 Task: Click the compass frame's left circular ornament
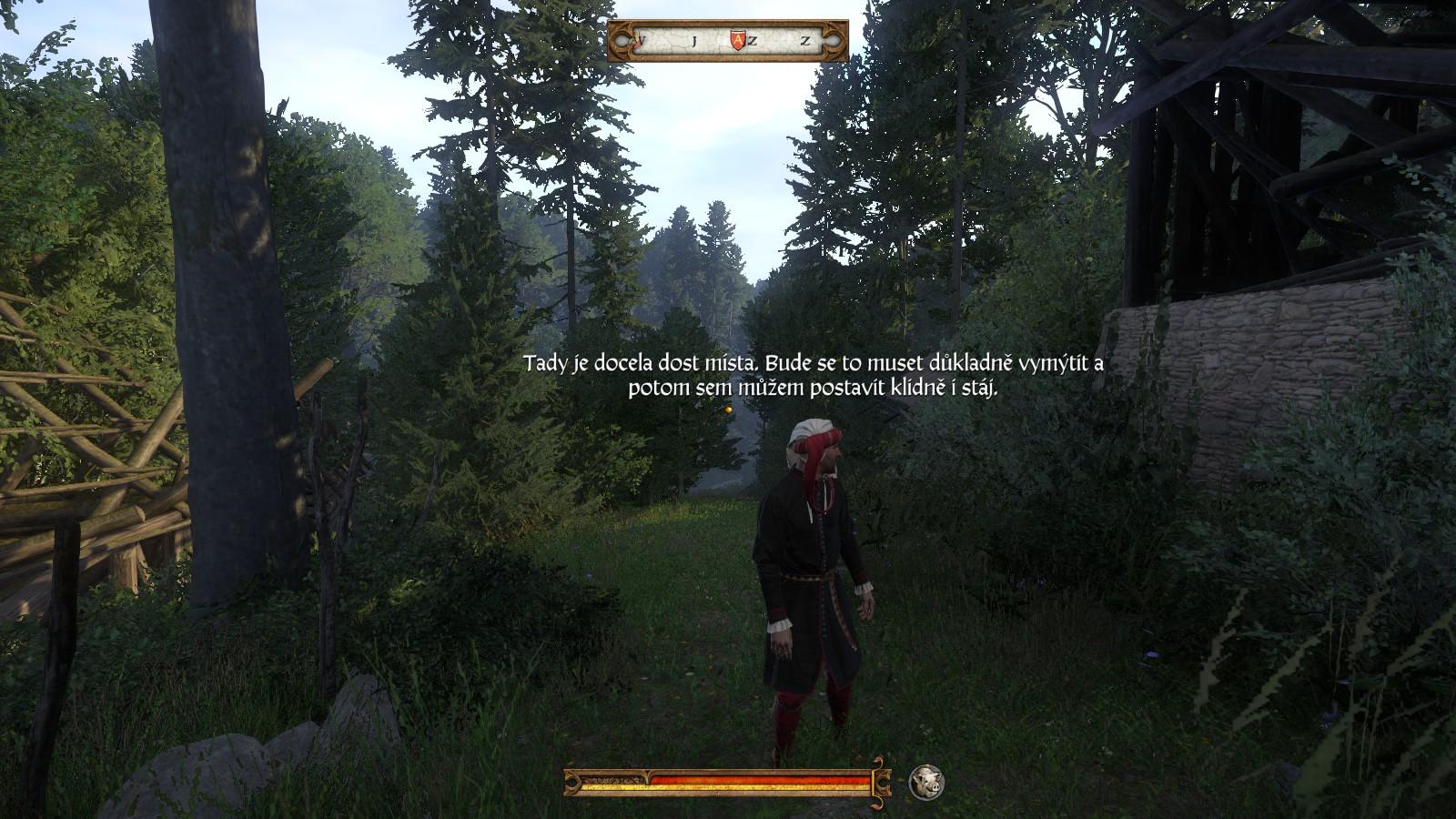[622, 40]
